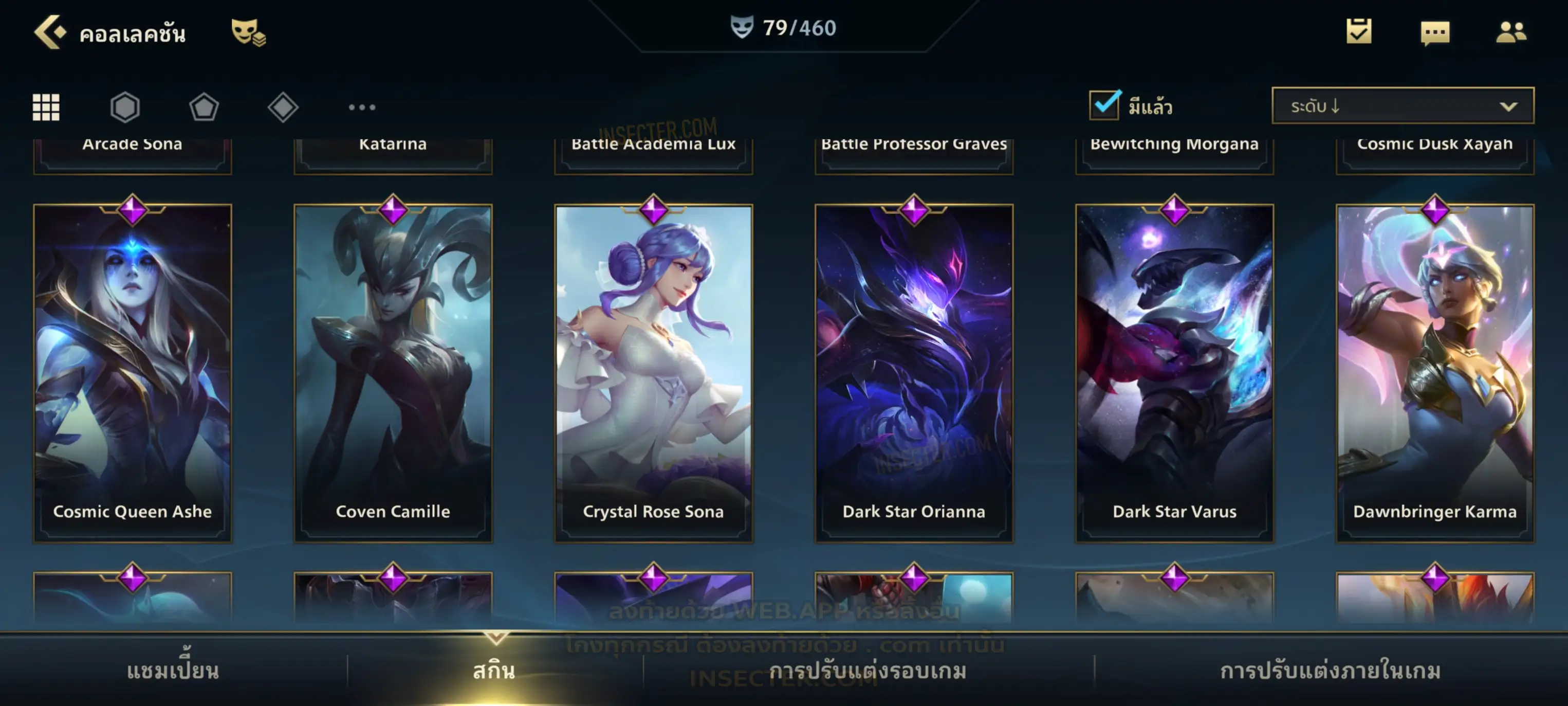The width and height of the screenshot is (1568, 706).
Task: Select the grid all-skins filter
Action: click(46, 107)
